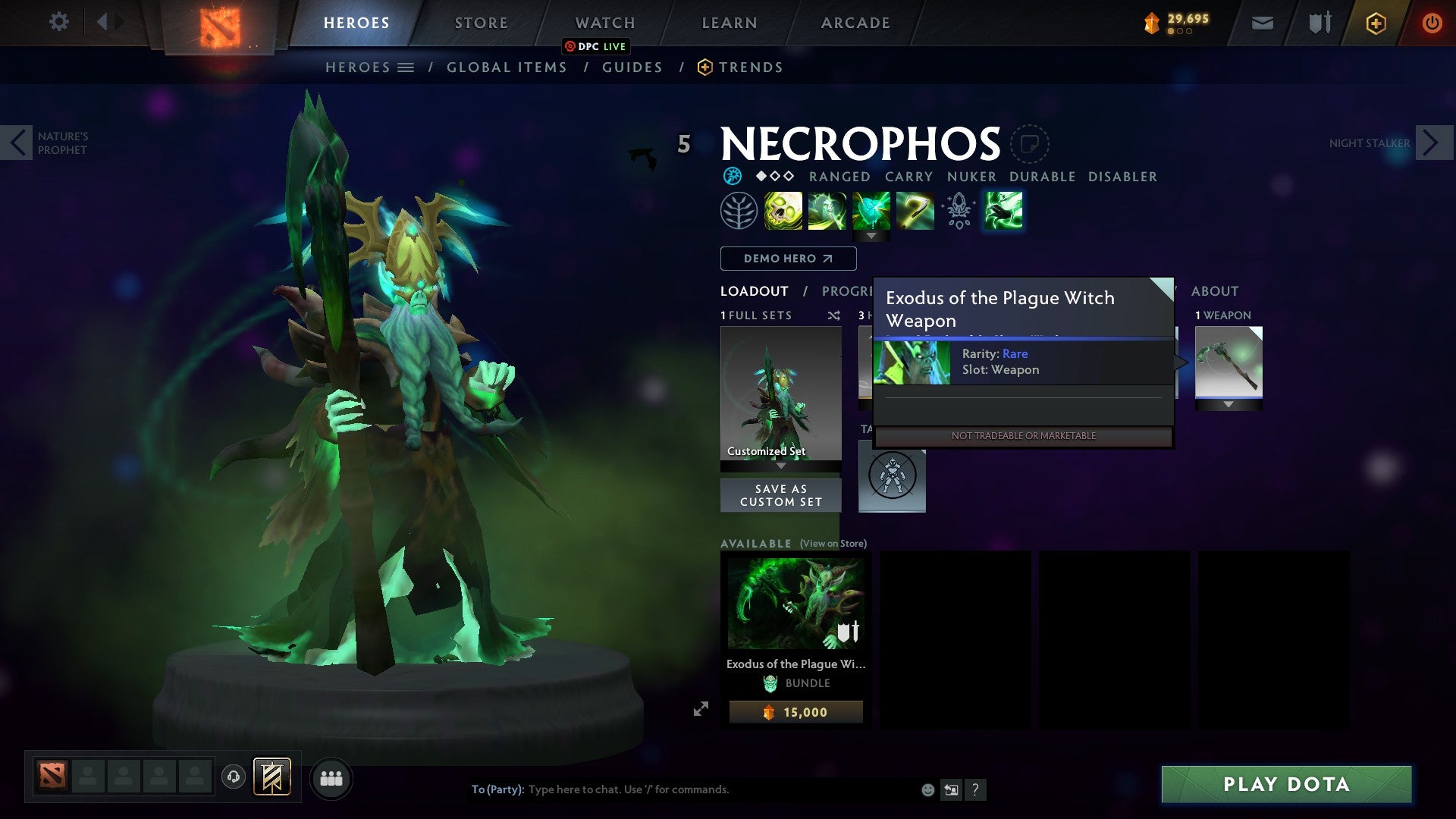
Task: Click the voice chat headset icon near party slots
Action: point(233,778)
